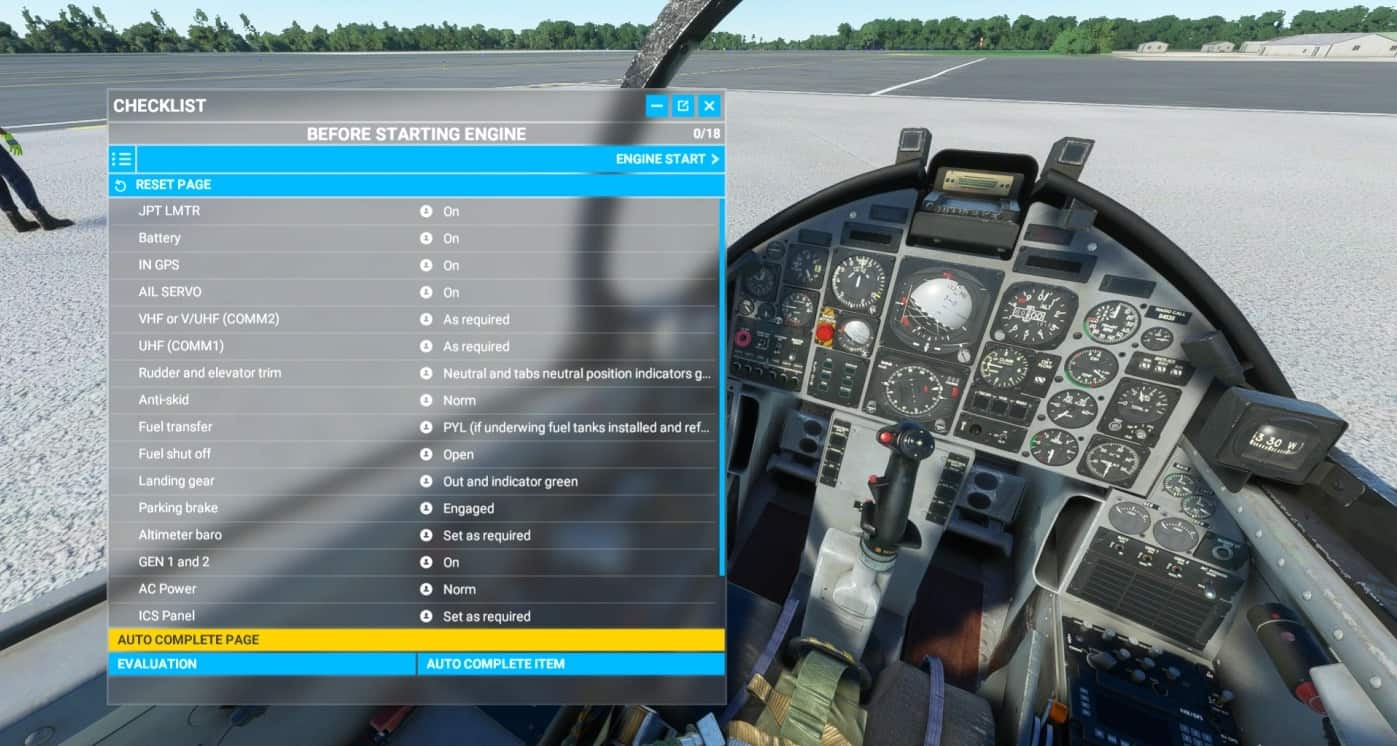The height and width of the screenshot is (746, 1397).
Task: Click the highlight icon beside JPT LMTR
Action: [427, 211]
